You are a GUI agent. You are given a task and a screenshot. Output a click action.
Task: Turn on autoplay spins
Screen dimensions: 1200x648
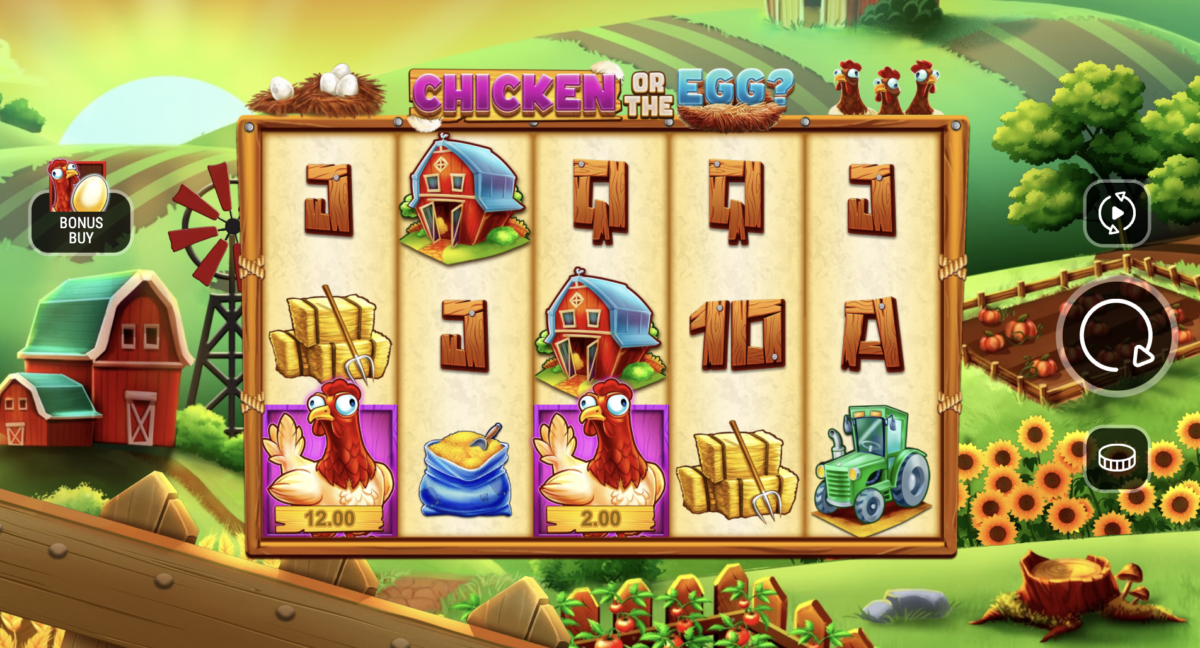click(1117, 213)
